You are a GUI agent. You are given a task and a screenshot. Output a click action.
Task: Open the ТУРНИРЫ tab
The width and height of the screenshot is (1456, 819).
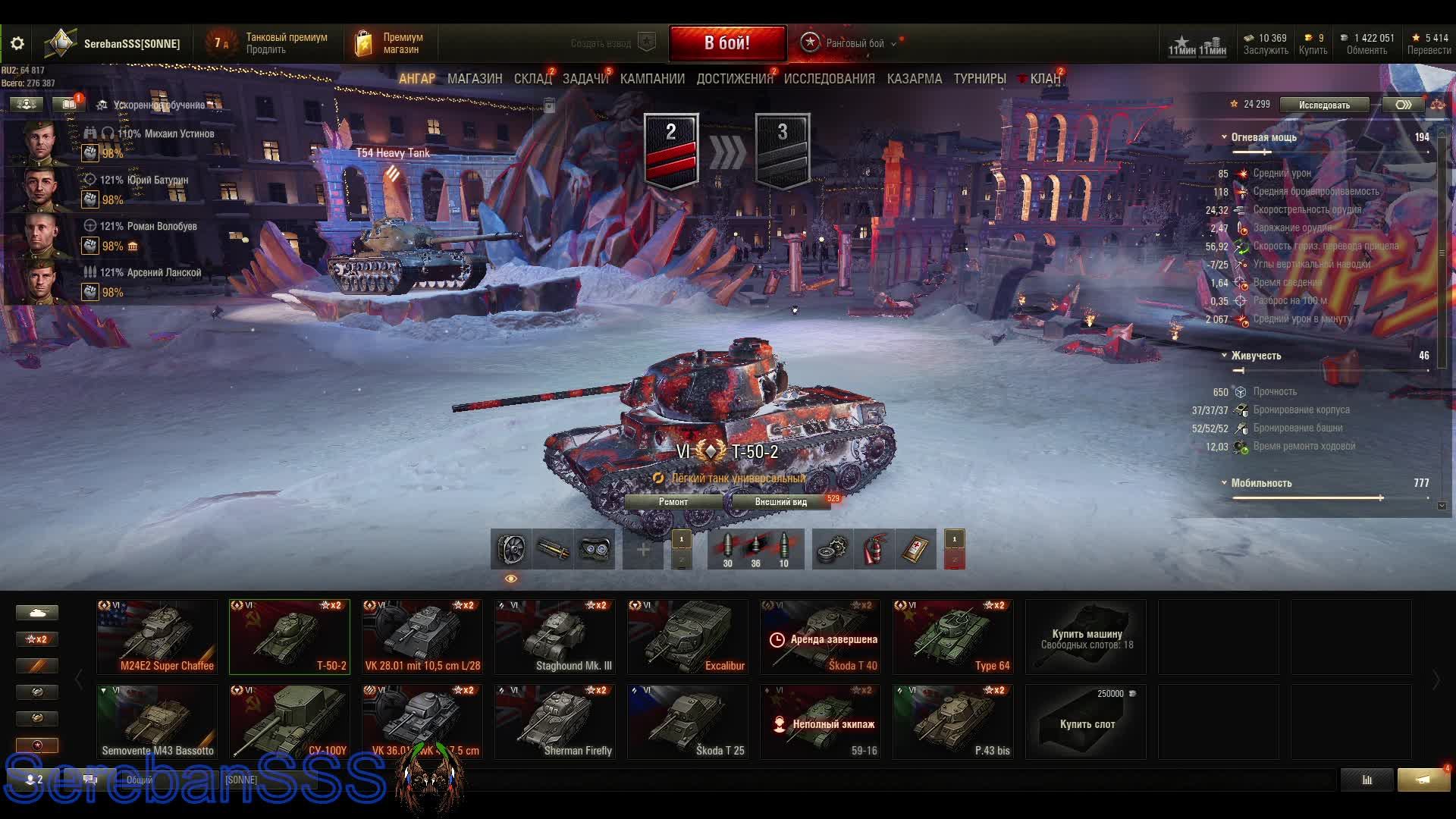coord(980,79)
